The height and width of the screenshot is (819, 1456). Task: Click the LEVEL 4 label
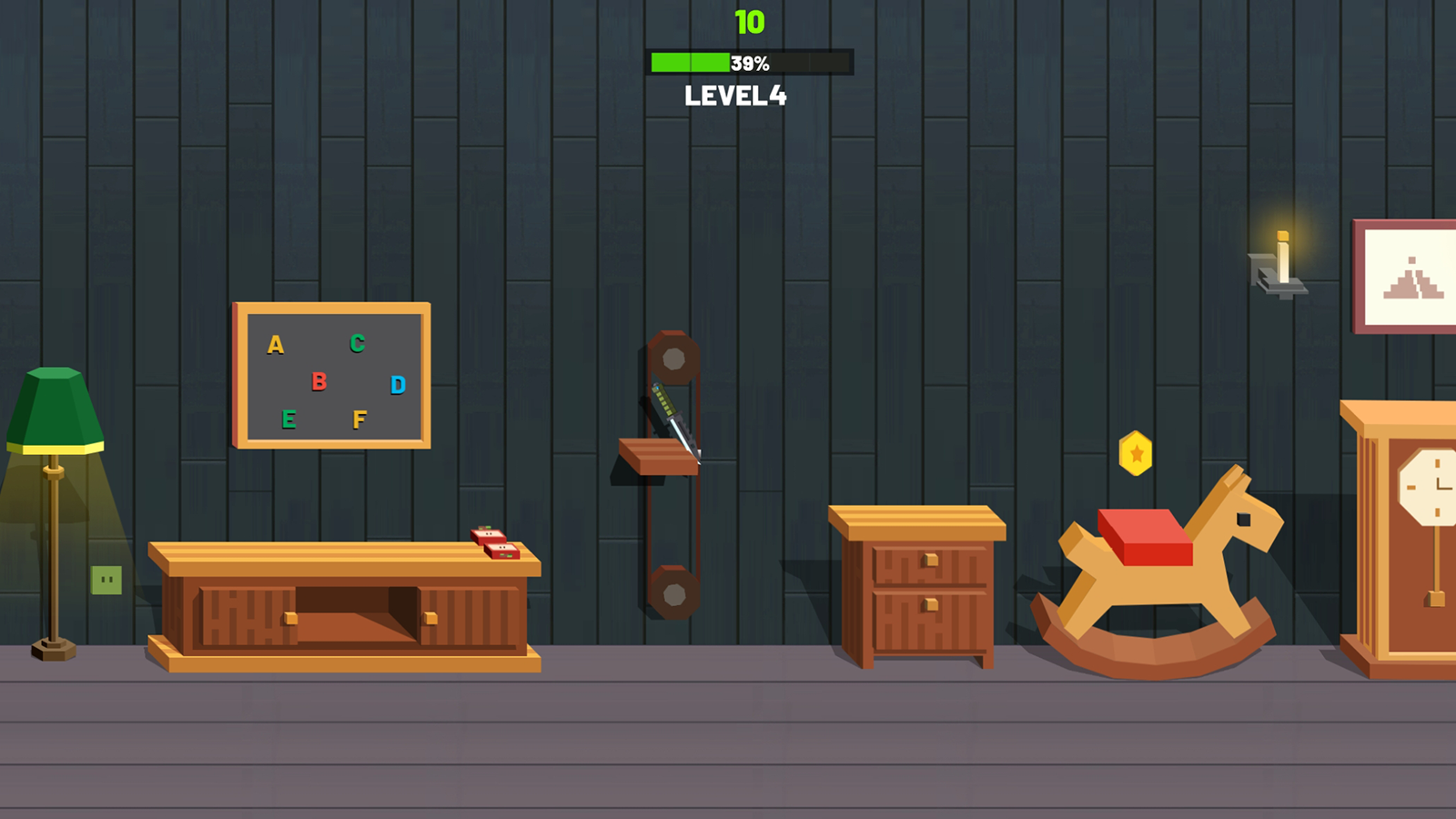click(736, 93)
